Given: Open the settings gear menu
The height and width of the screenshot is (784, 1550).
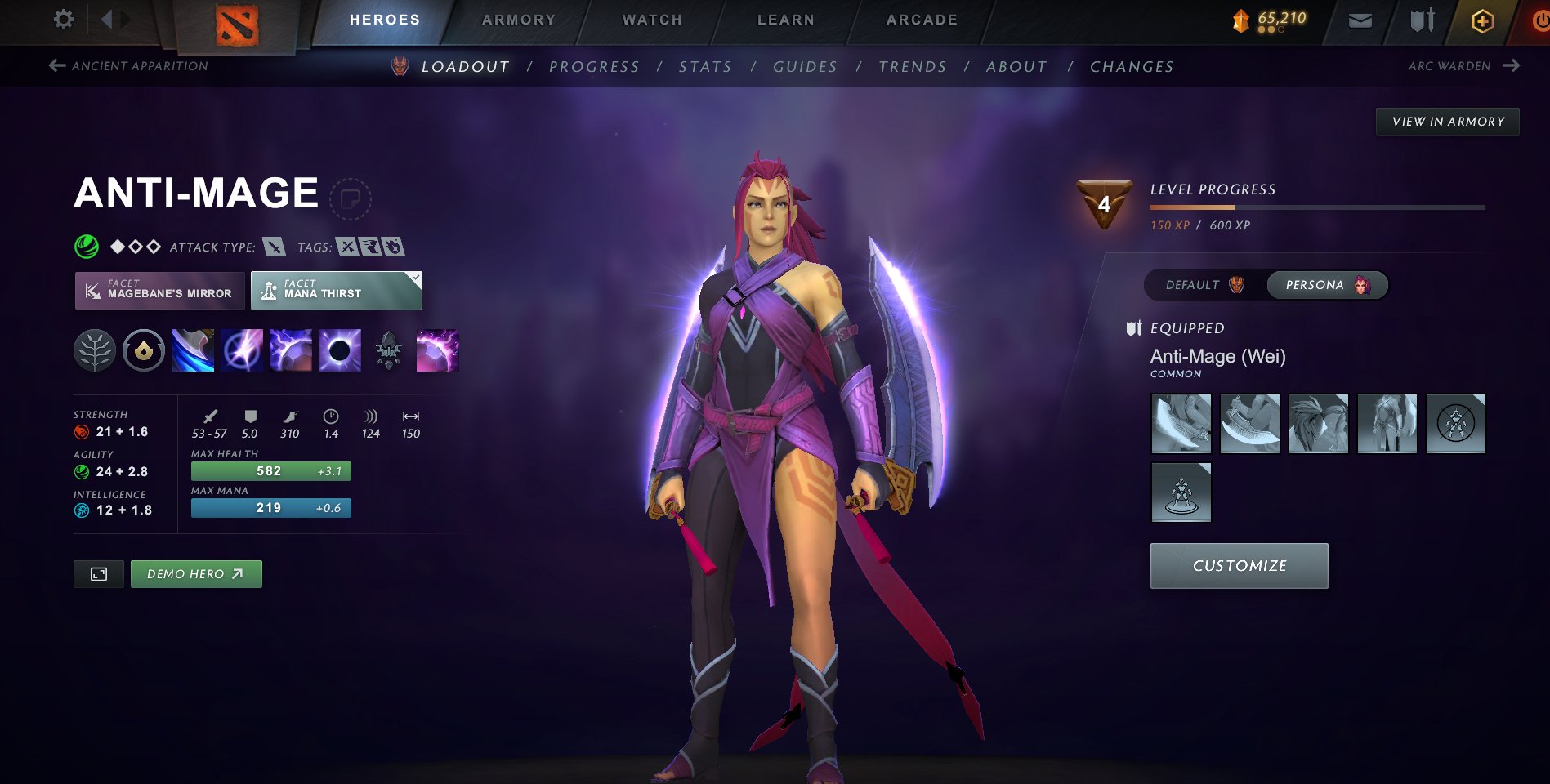Looking at the screenshot, I should point(63,19).
